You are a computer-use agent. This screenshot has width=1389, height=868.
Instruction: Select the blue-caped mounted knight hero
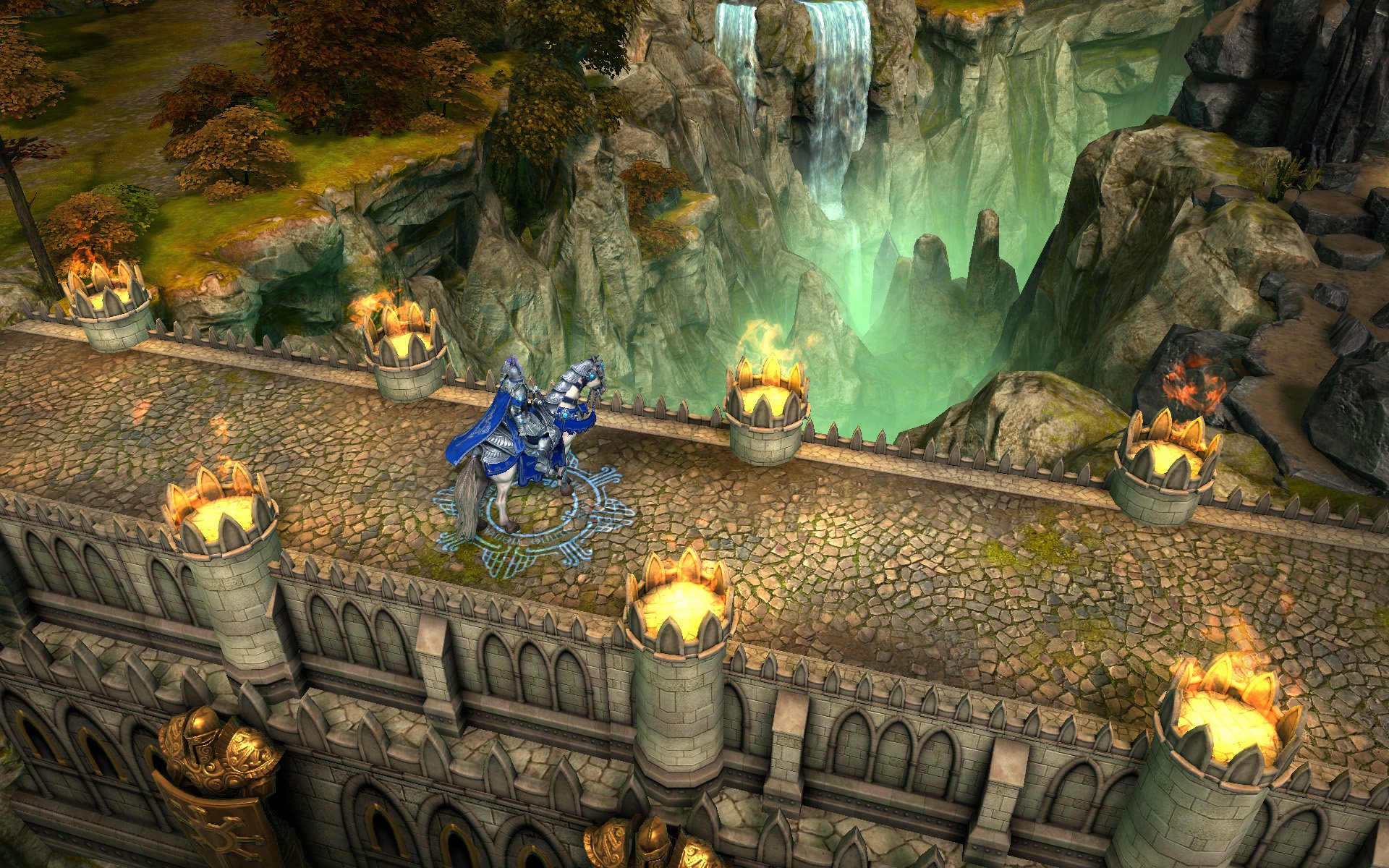(x=528, y=434)
